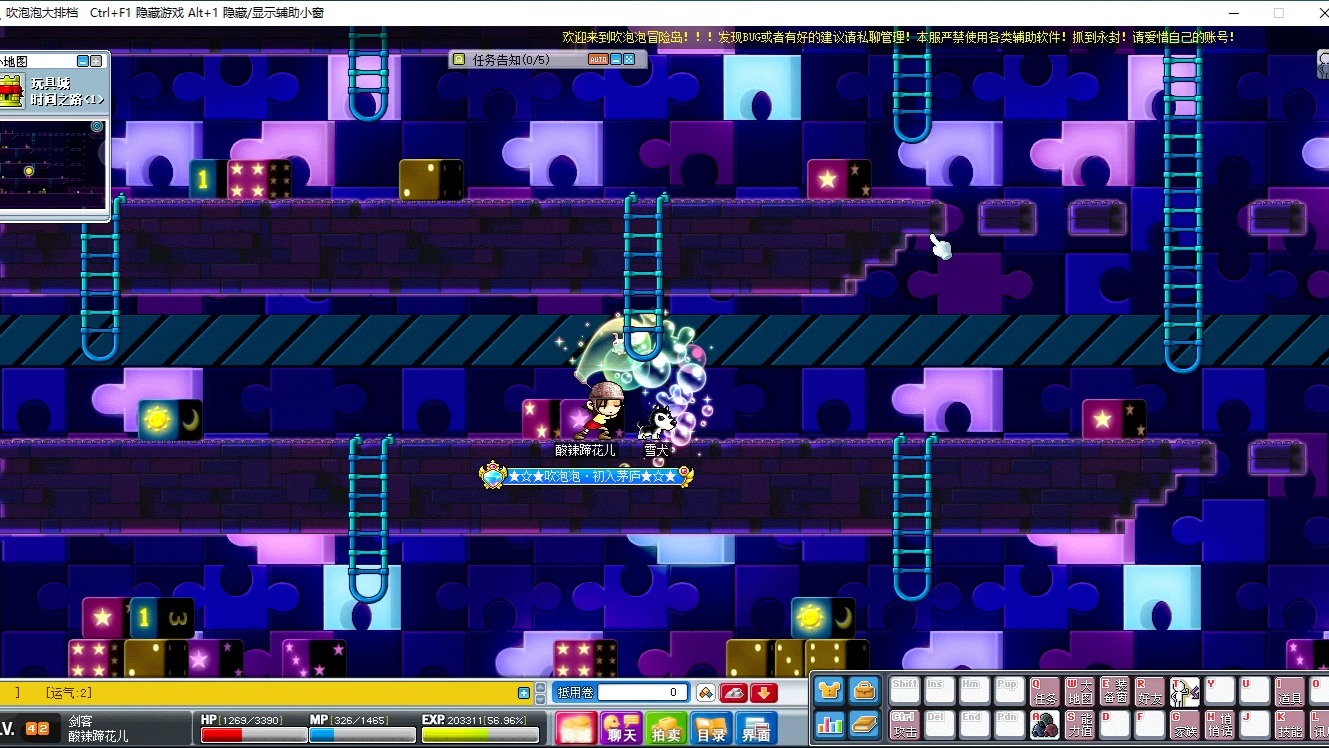The height and width of the screenshot is (748, 1329).
Task: Open the 商城 cash shop button
Action: coord(576,729)
